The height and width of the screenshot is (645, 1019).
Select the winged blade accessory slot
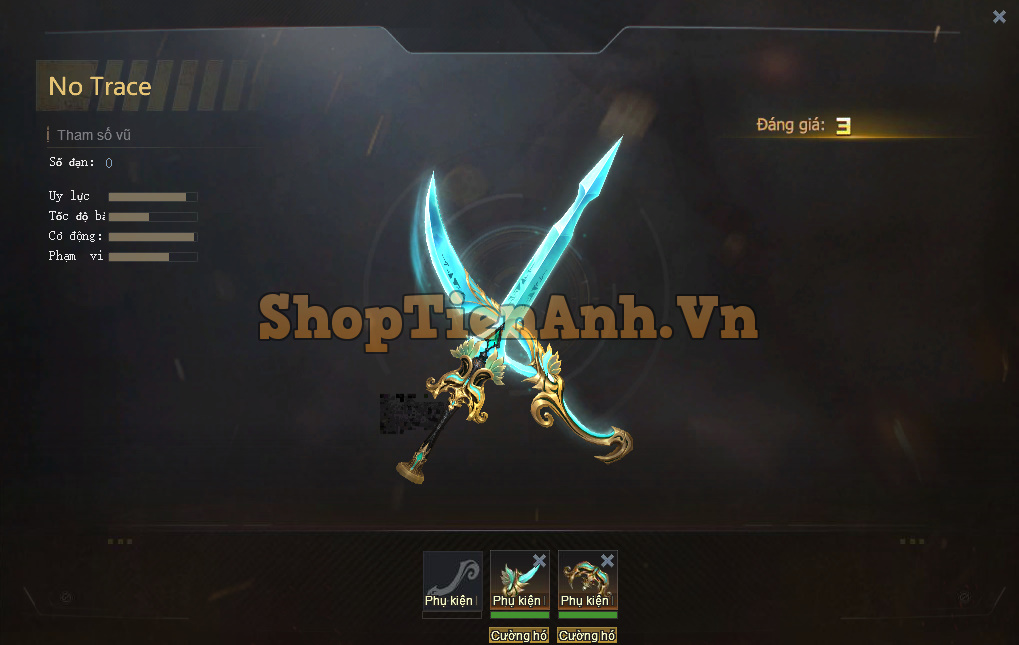[518, 582]
